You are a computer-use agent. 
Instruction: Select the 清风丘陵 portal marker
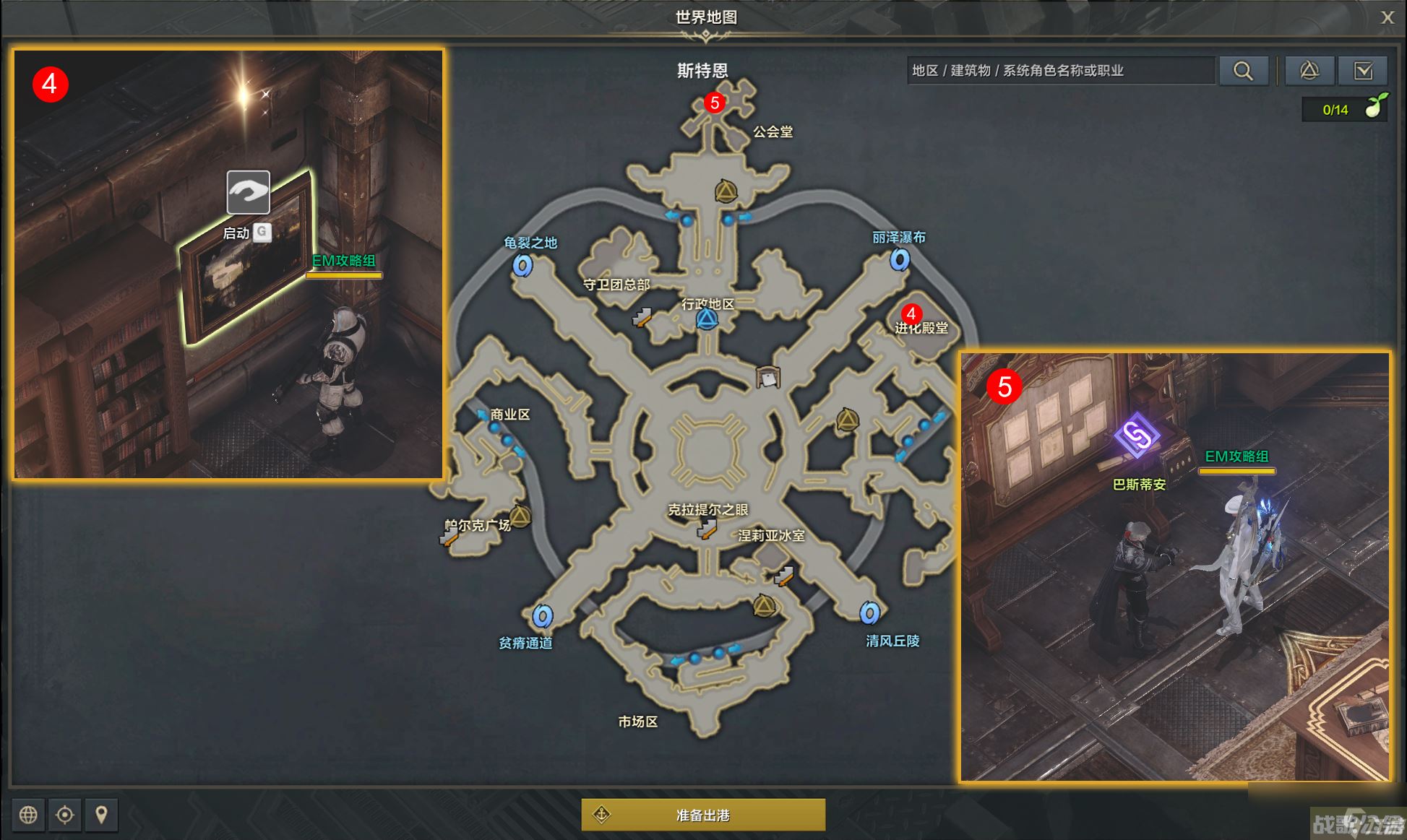pos(869,613)
